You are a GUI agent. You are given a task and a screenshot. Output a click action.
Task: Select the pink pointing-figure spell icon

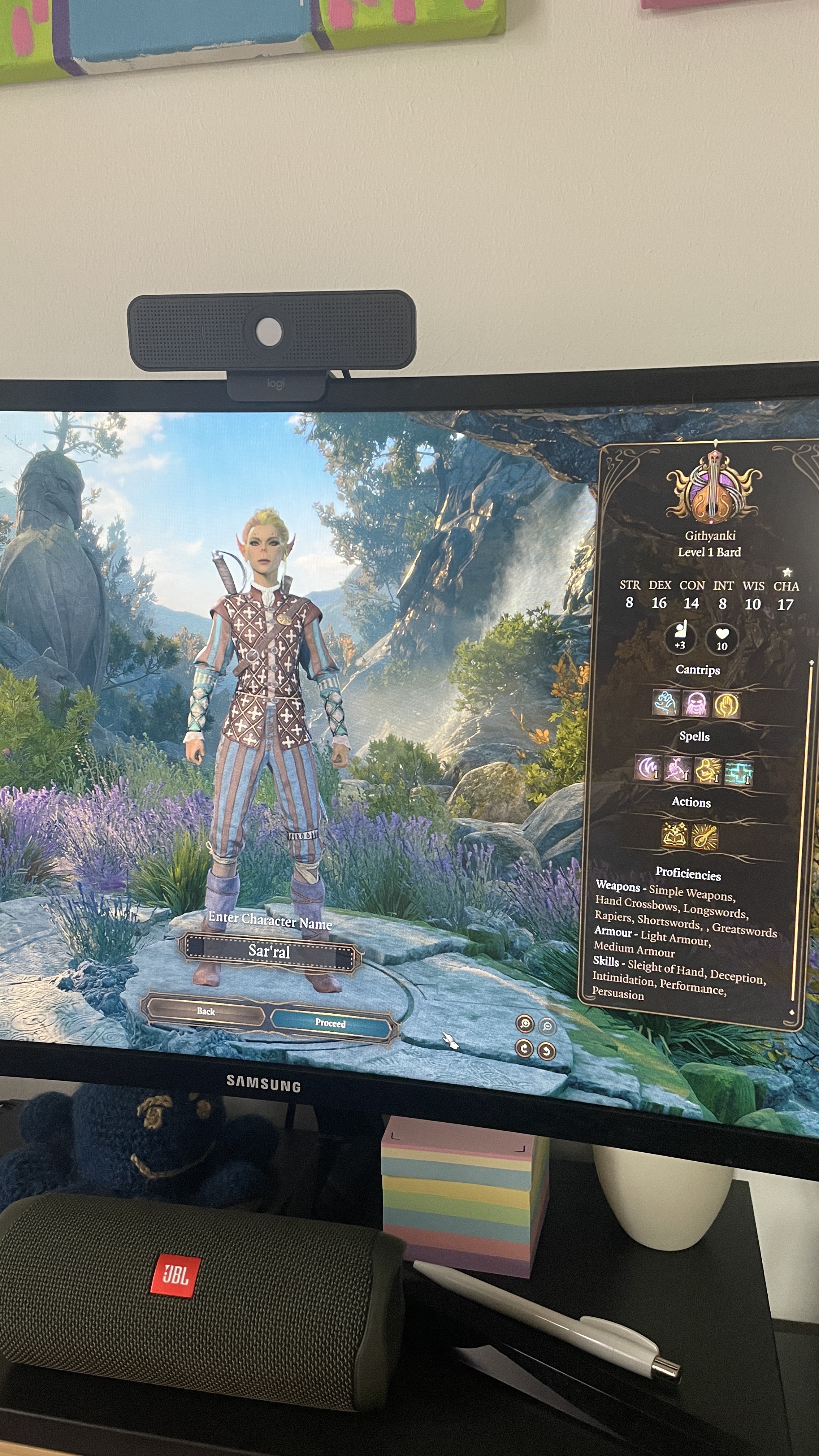click(x=677, y=769)
